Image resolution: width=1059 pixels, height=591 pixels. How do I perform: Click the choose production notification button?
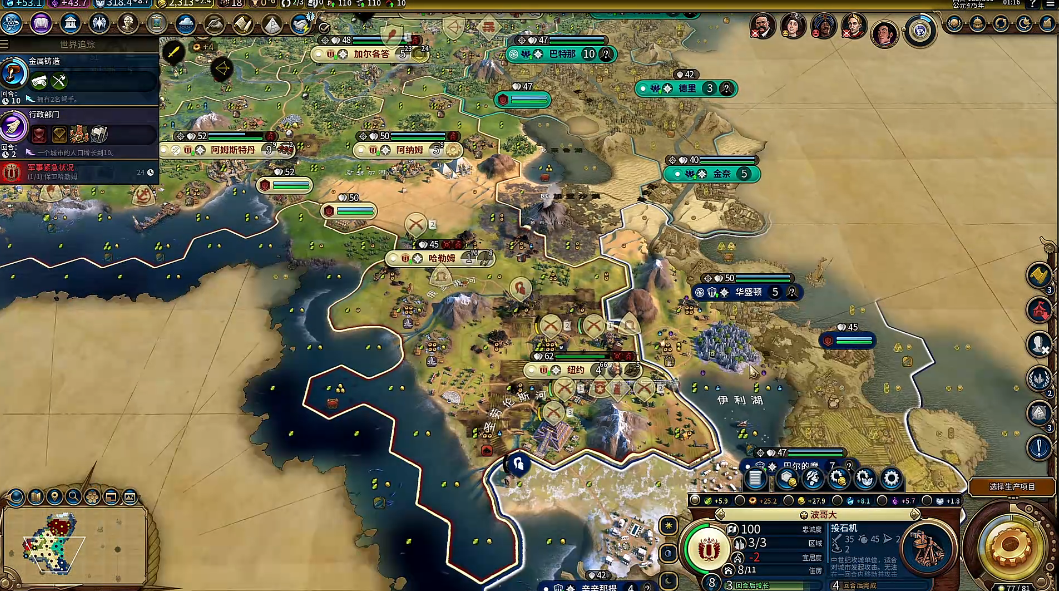coord(1011,487)
